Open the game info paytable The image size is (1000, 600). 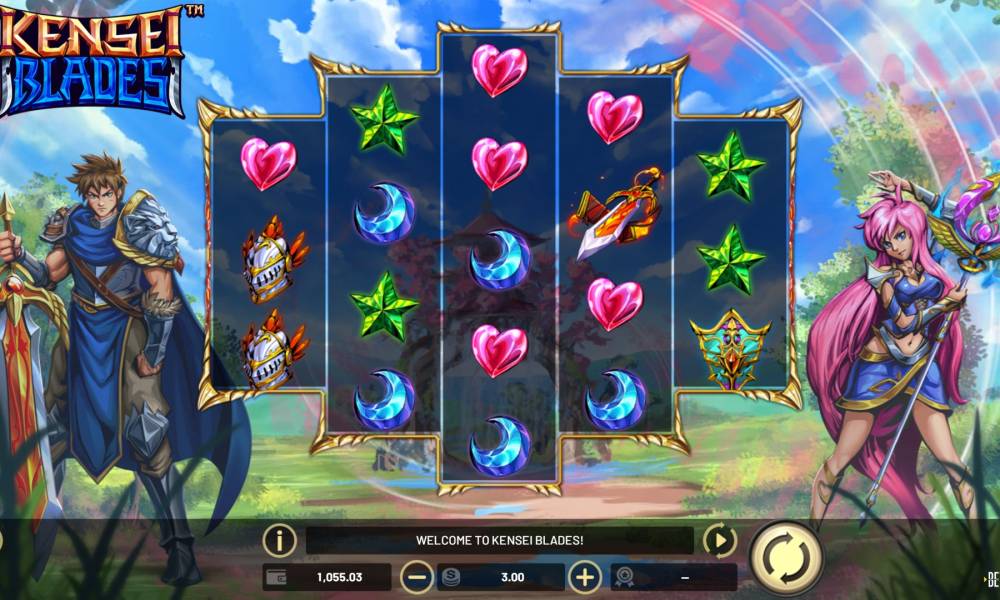coord(280,541)
